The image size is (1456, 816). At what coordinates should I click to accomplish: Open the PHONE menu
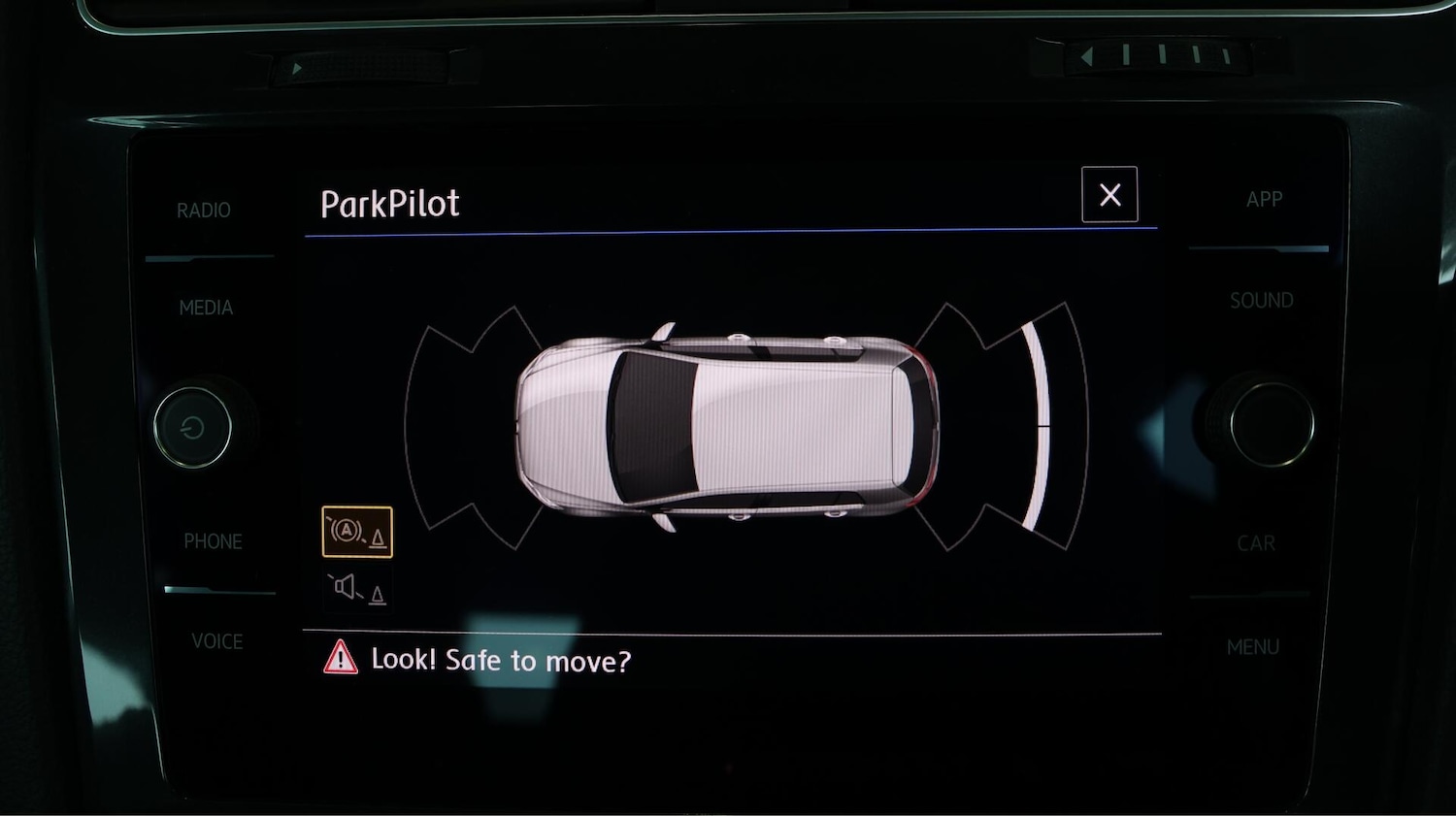pyautogui.click(x=213, y=541)
